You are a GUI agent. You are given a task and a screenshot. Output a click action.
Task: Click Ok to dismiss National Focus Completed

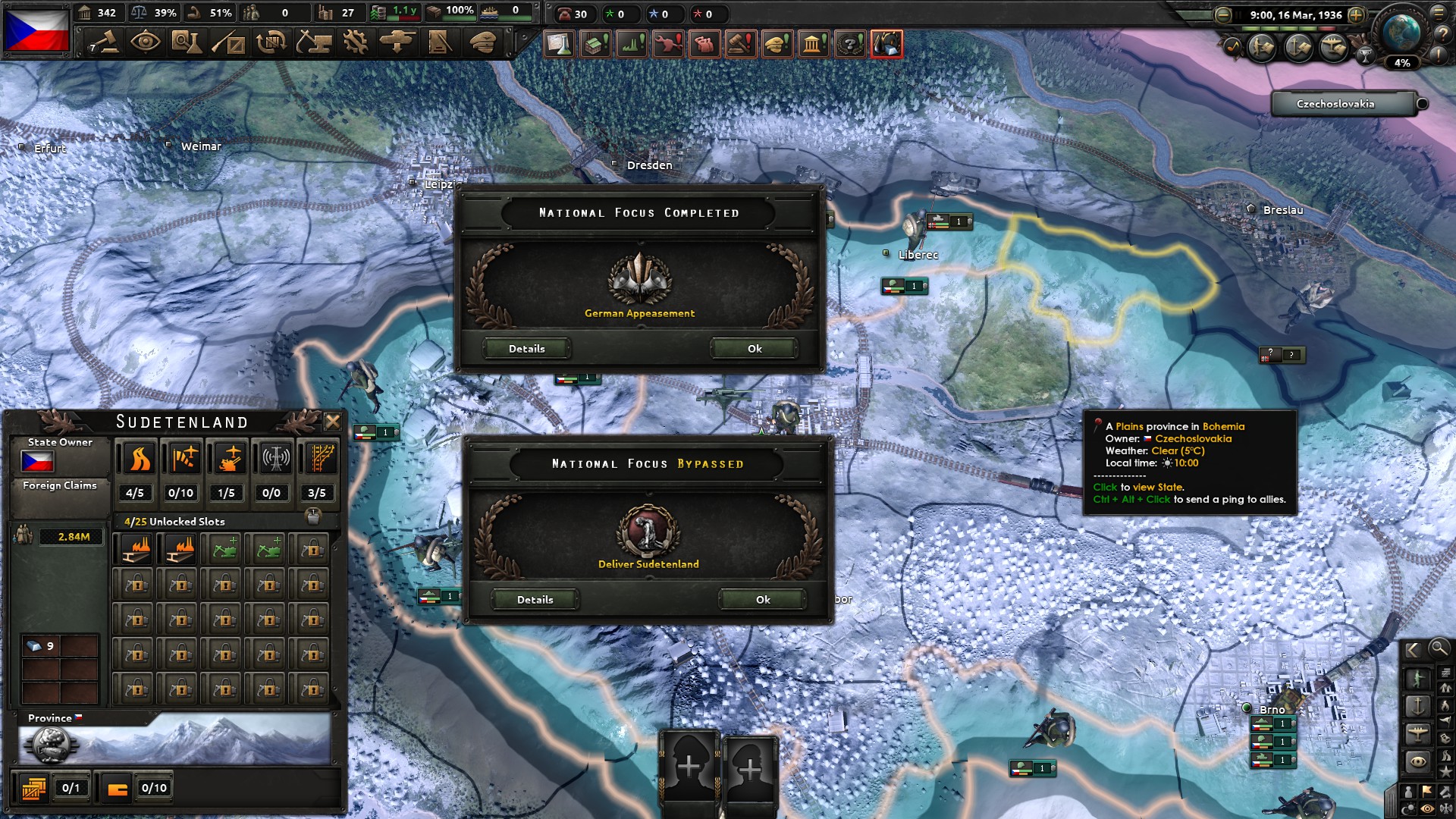752,348
